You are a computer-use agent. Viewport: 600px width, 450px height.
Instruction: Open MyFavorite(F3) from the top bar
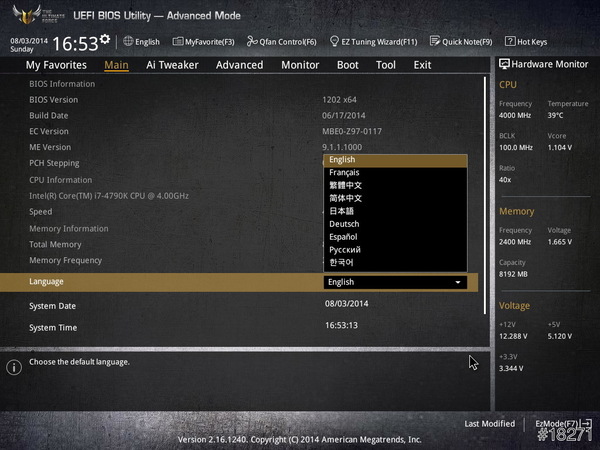click(x=203, y=42)
